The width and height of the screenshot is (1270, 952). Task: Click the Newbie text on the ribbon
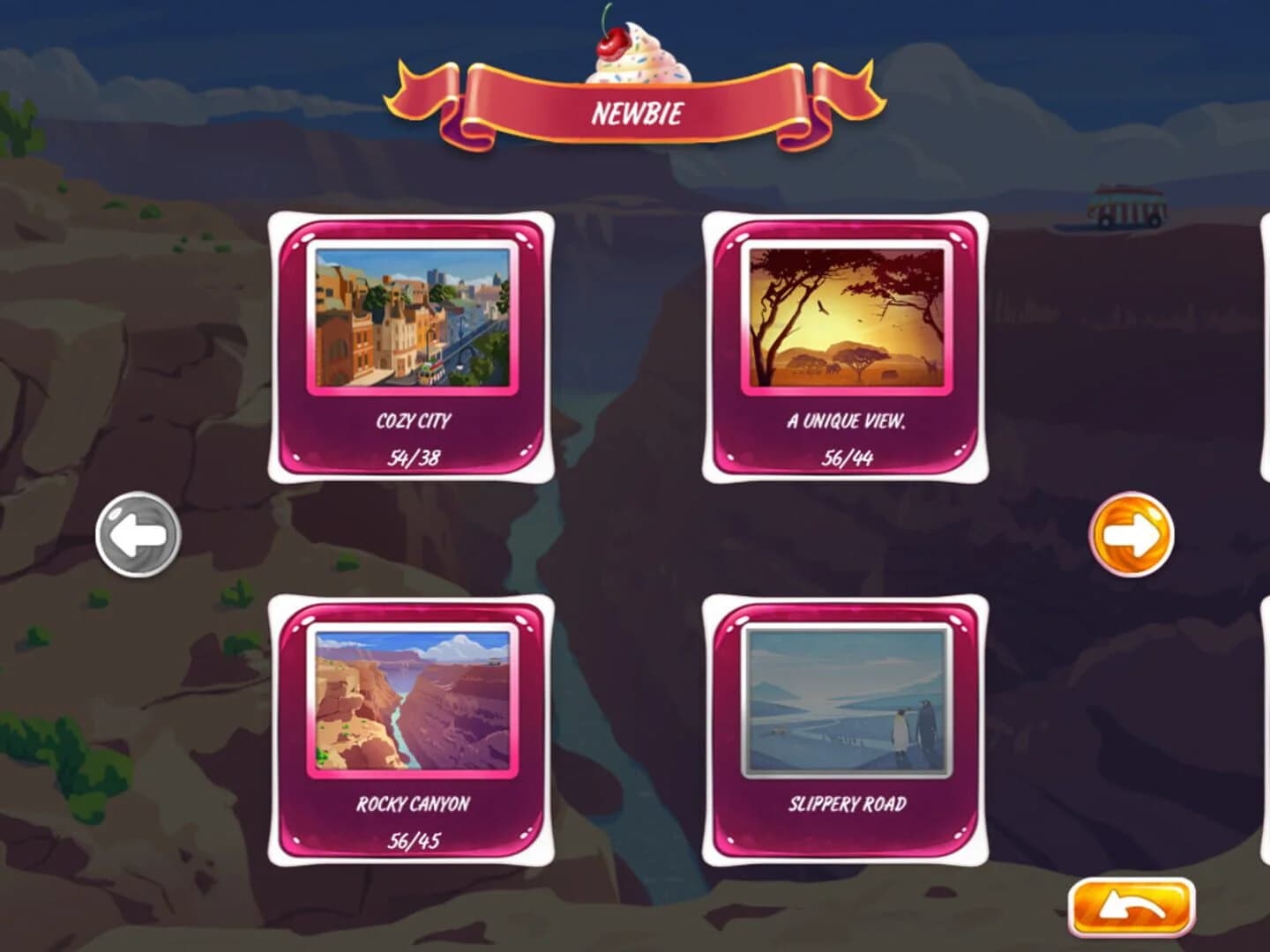click(x=638, y=113)
